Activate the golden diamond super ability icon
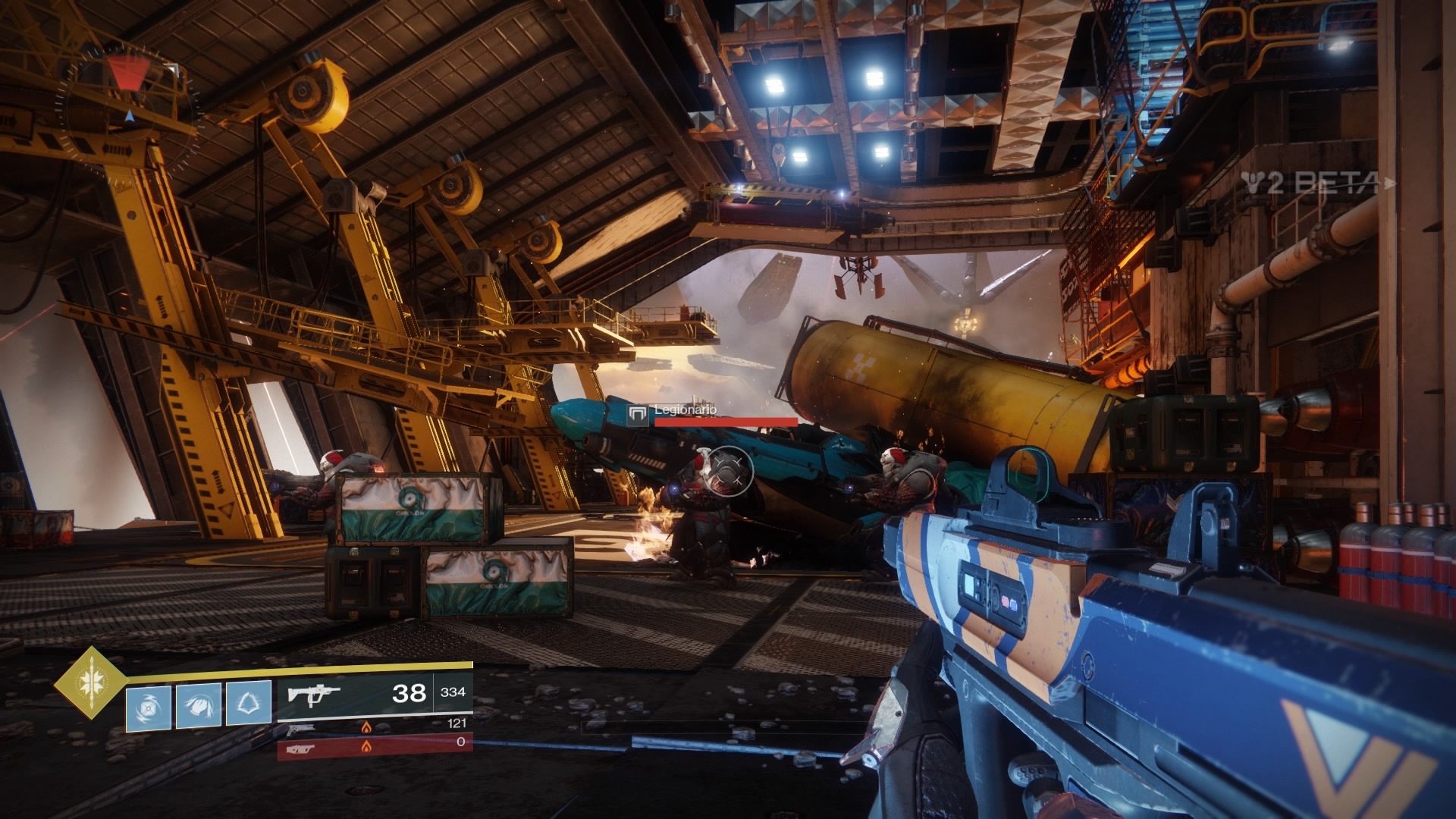 click(x=90, y=682)
